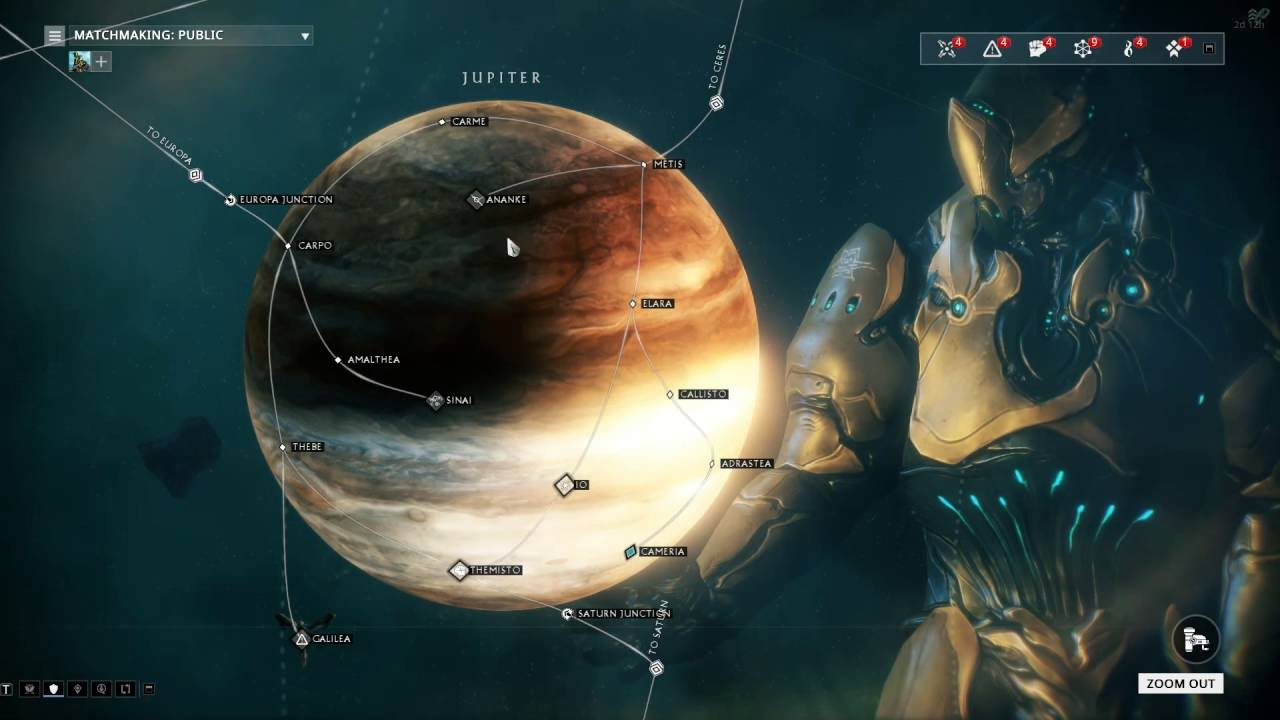Open the hamburger main menu
The image size is (1280, 720).
[x=55, y=36]
